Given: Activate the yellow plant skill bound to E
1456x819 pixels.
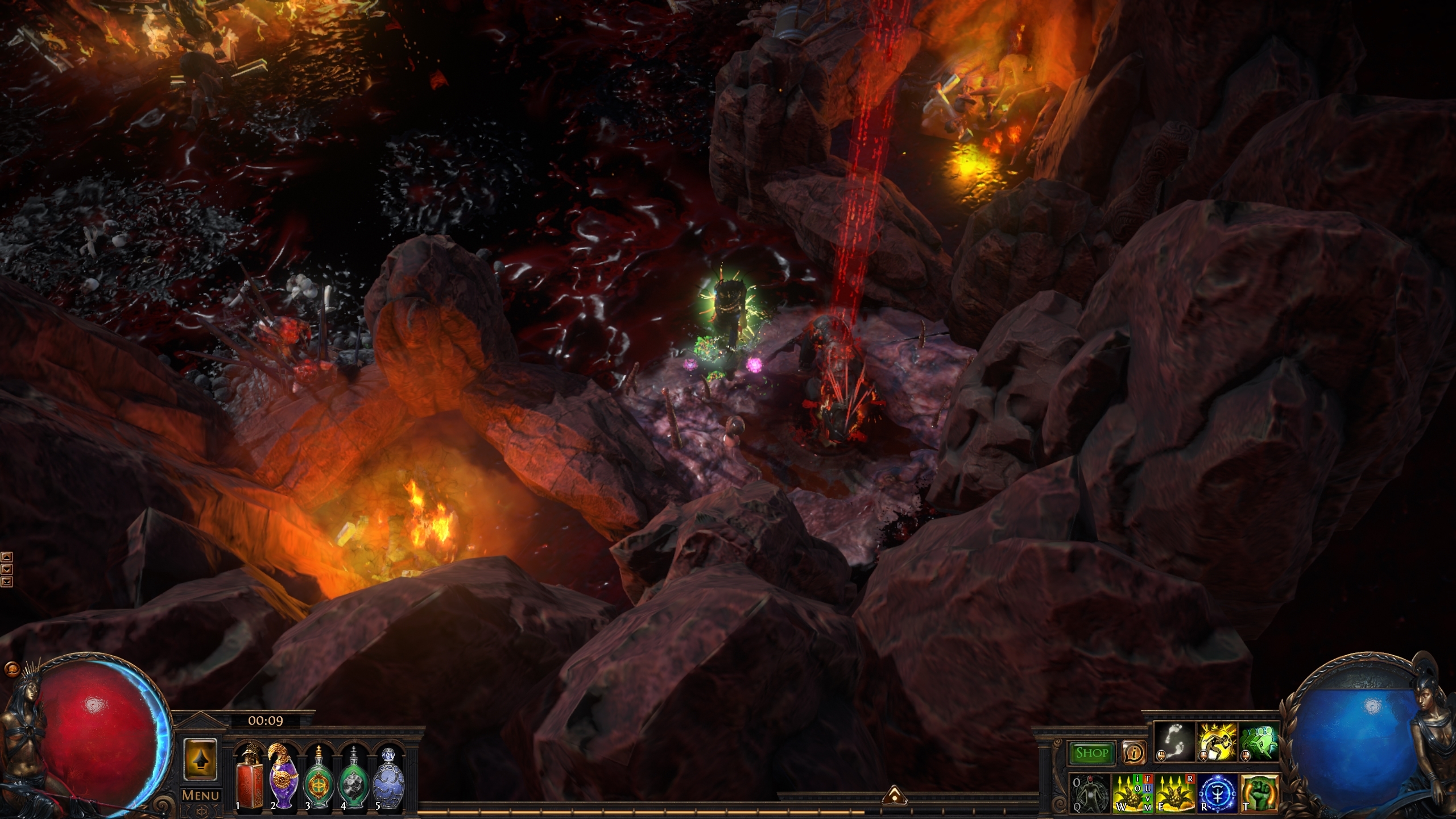Looking at the screenshot, I should click(x=1174, y=793).
